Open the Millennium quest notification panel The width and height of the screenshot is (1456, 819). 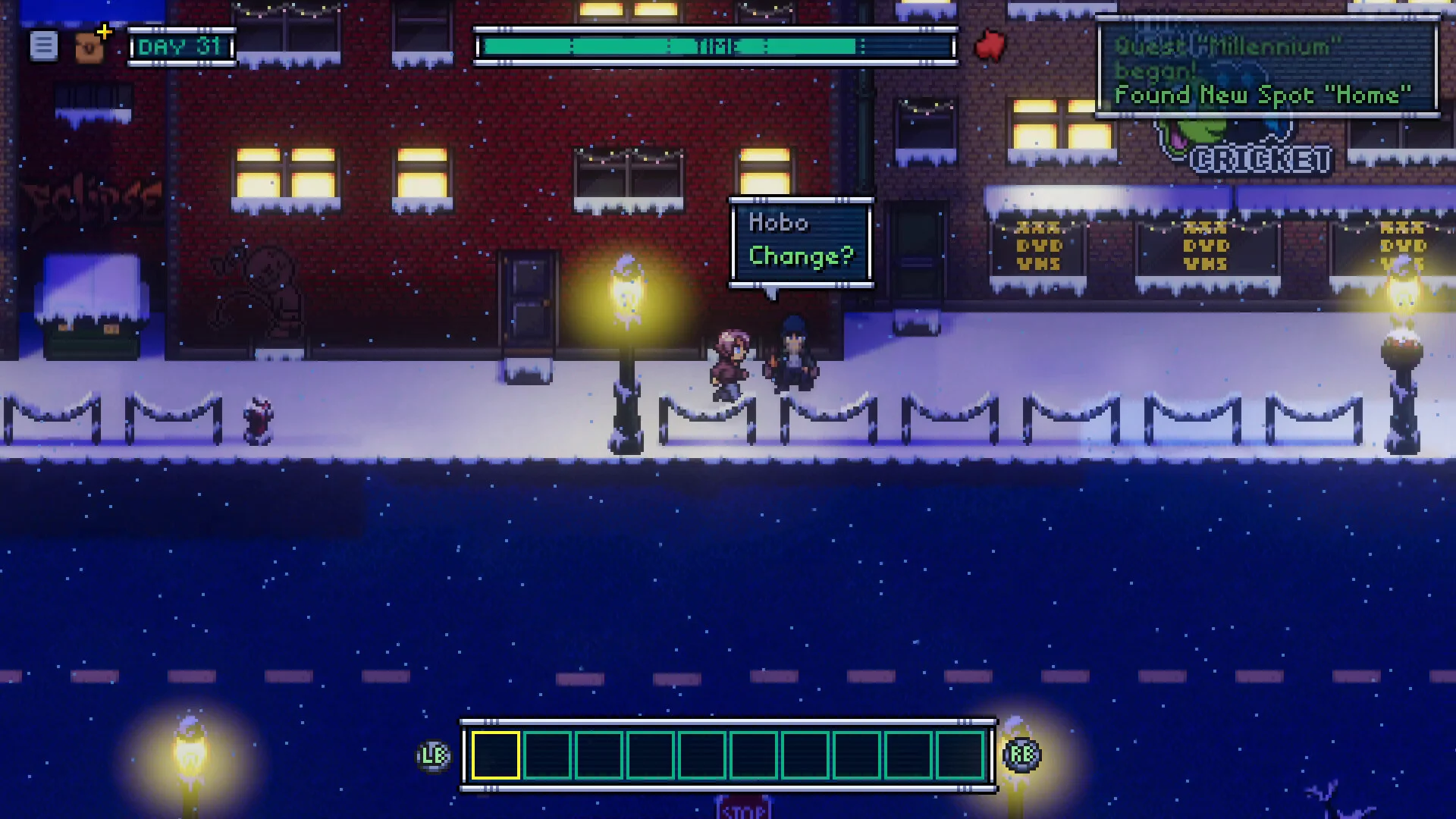click(1267, 70)
